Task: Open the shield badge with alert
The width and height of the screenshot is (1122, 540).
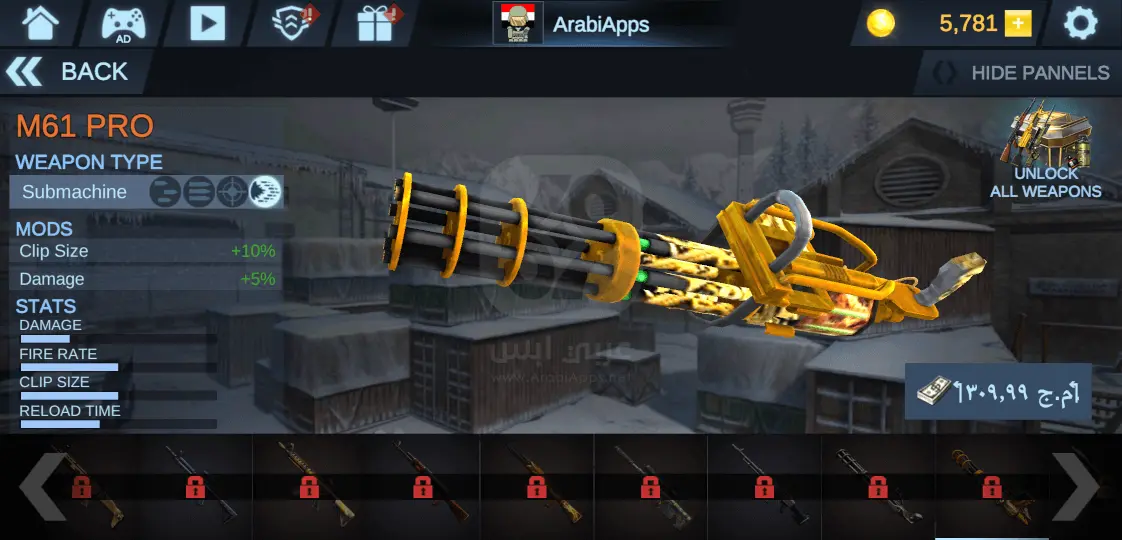Action: coord(292,22)
